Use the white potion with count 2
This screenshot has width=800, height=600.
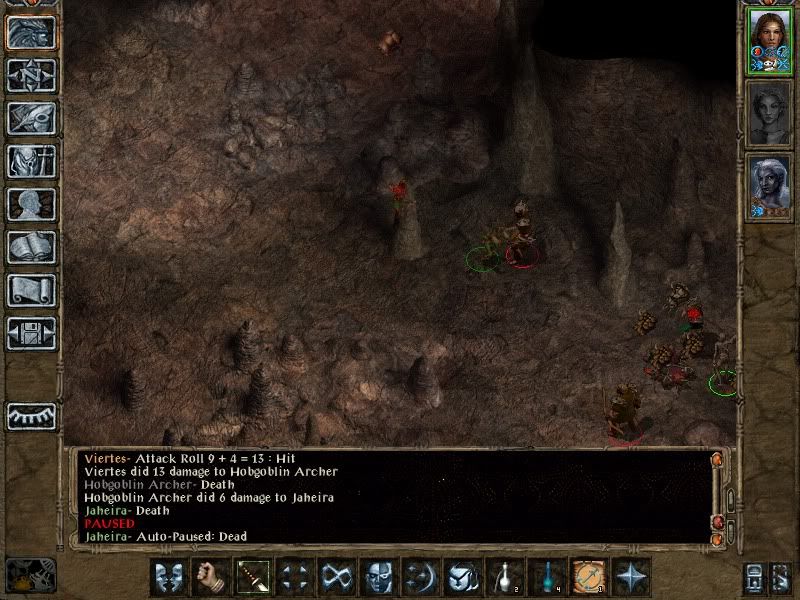(503, 577)
